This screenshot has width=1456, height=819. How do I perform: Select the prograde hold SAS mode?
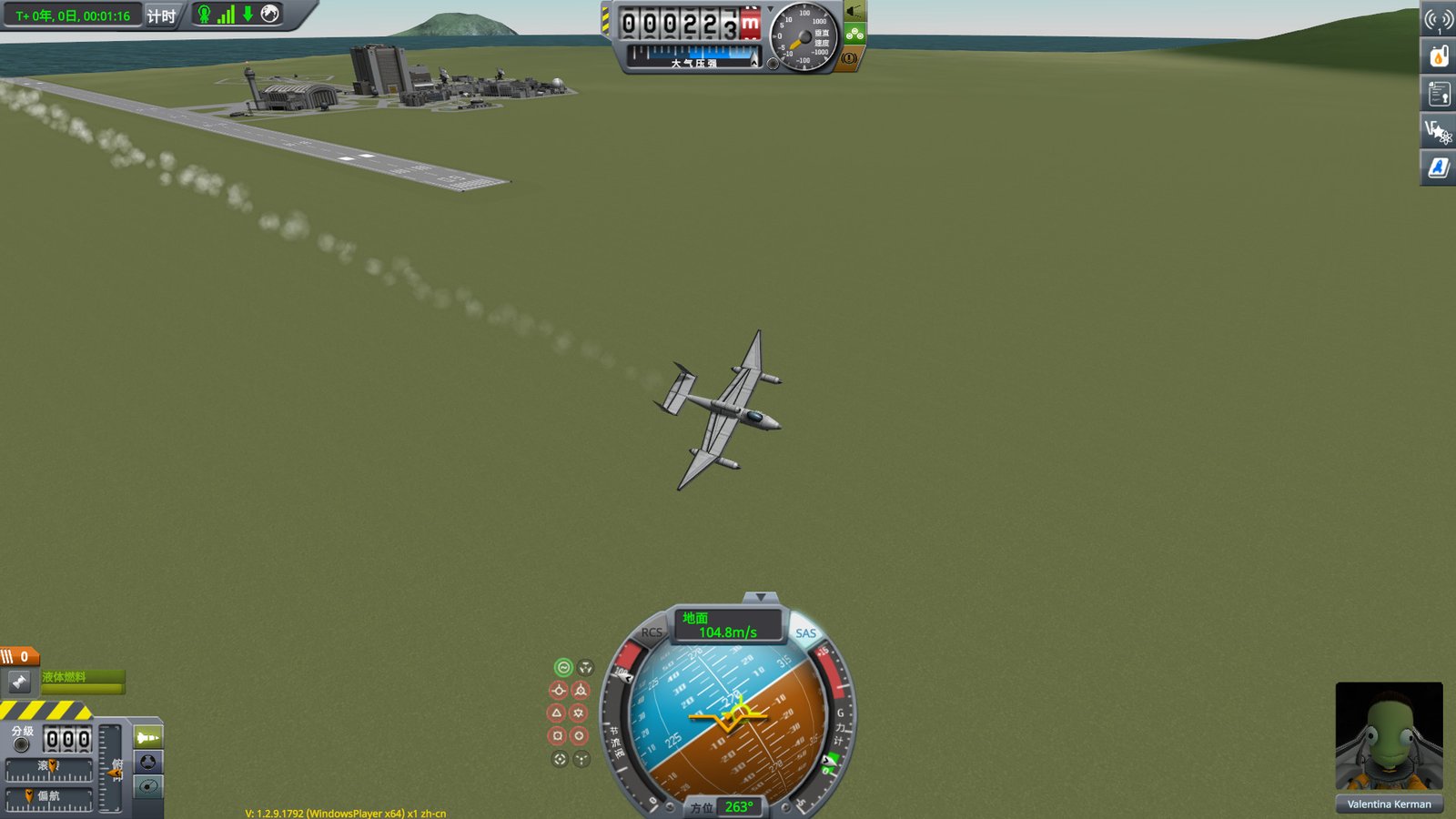point(558,690)
